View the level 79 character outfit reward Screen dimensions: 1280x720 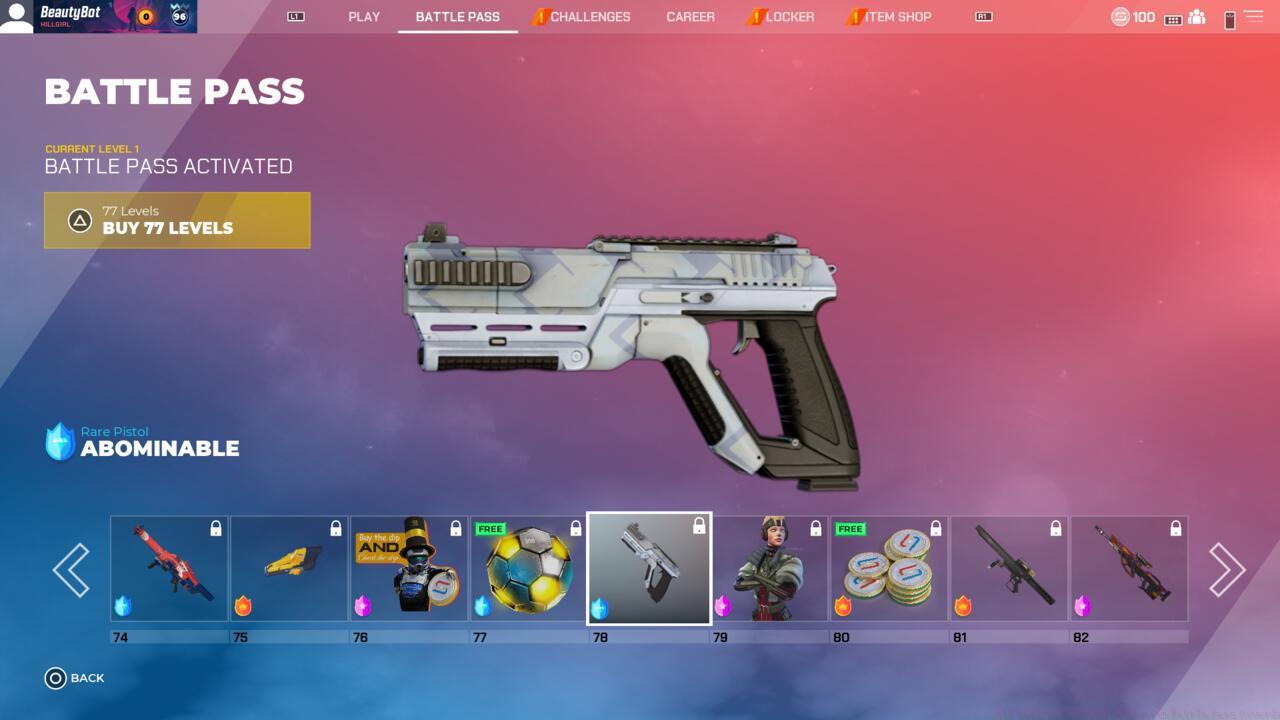click(769, 569)
